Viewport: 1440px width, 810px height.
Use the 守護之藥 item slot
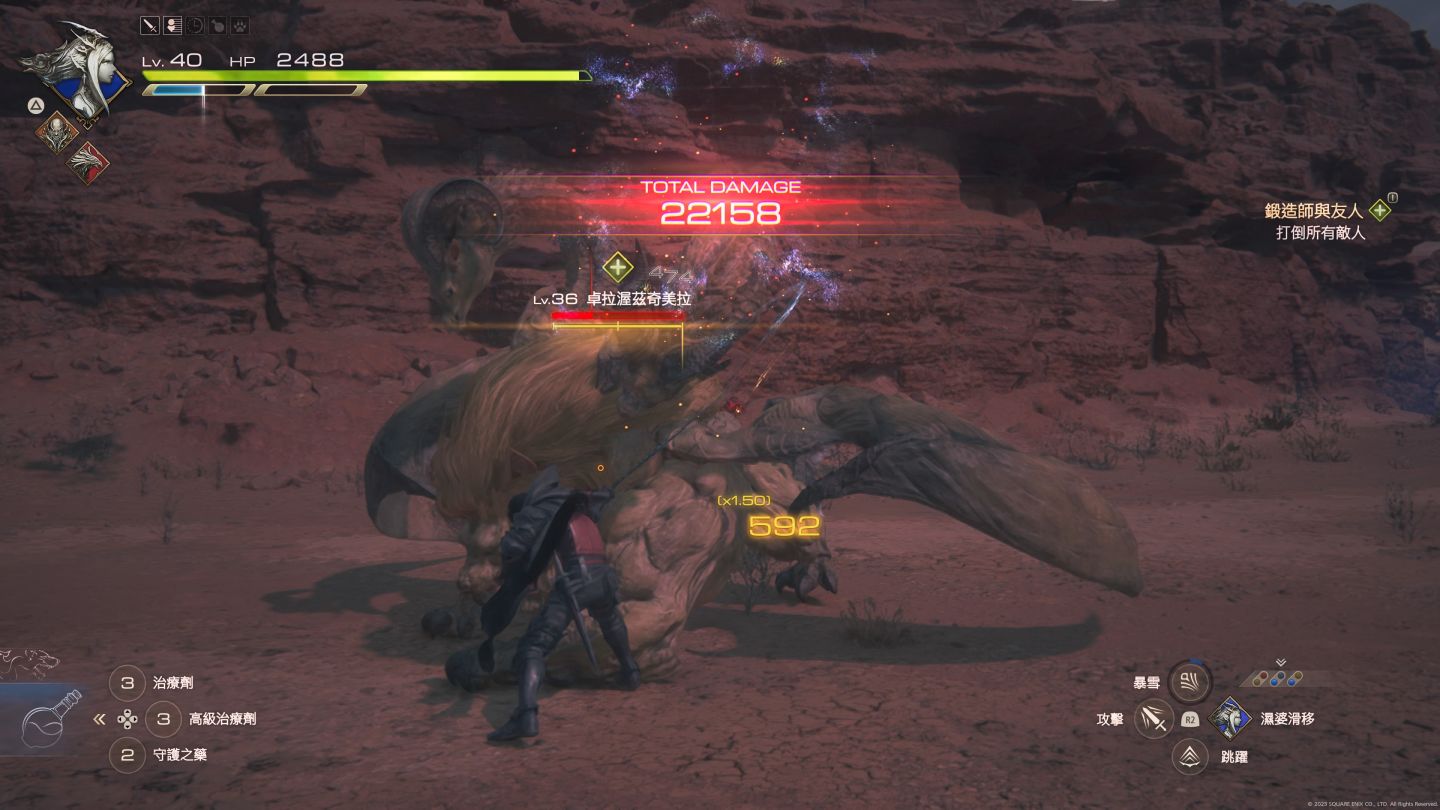pyautogui.click(x=127, y=755)
